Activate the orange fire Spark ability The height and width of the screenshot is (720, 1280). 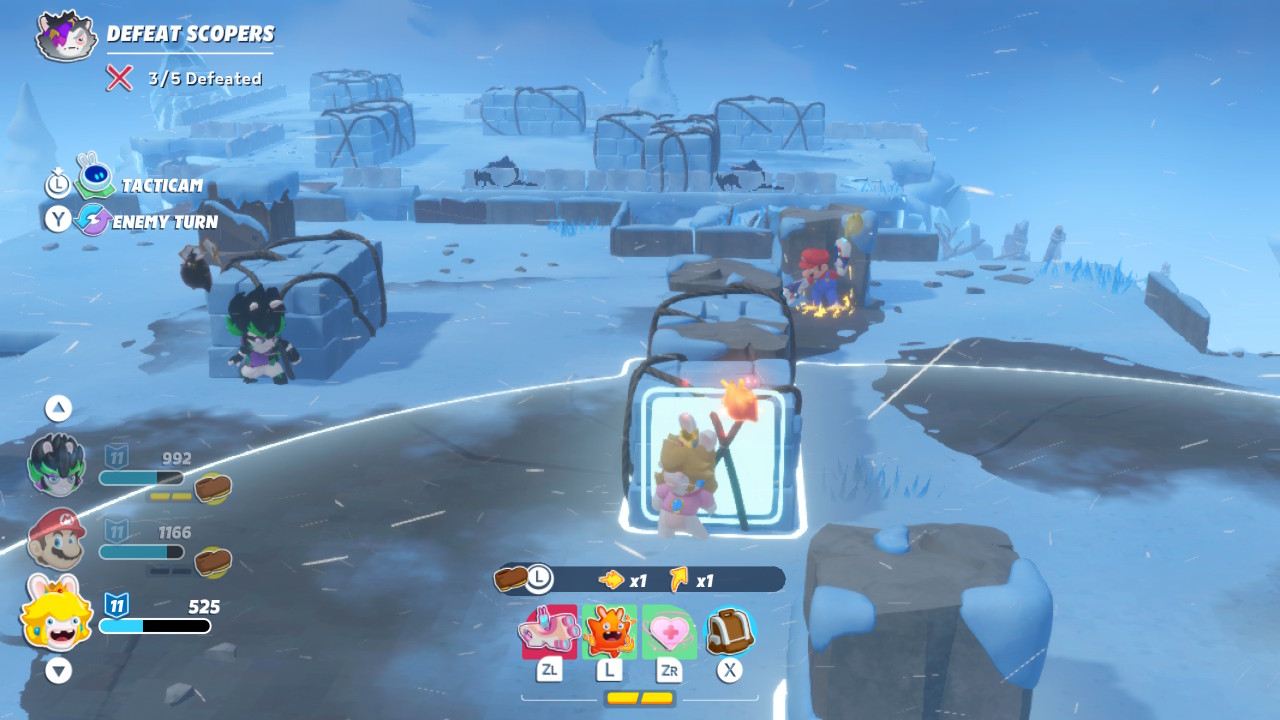point(609,632)
